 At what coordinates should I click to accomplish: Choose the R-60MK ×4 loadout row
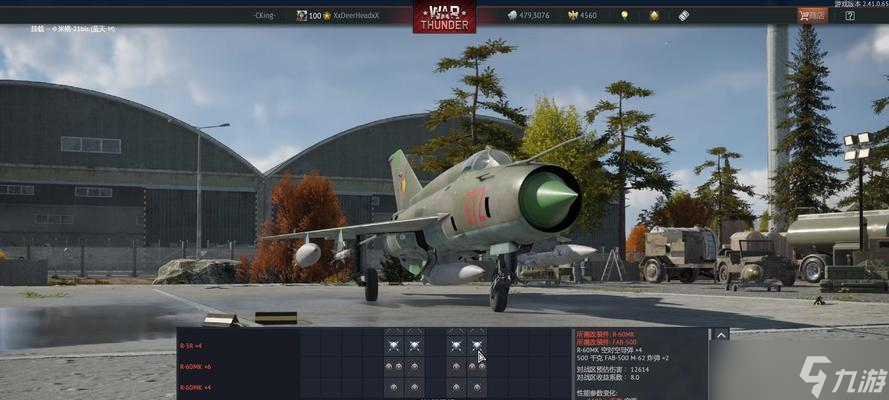[193, 387]
